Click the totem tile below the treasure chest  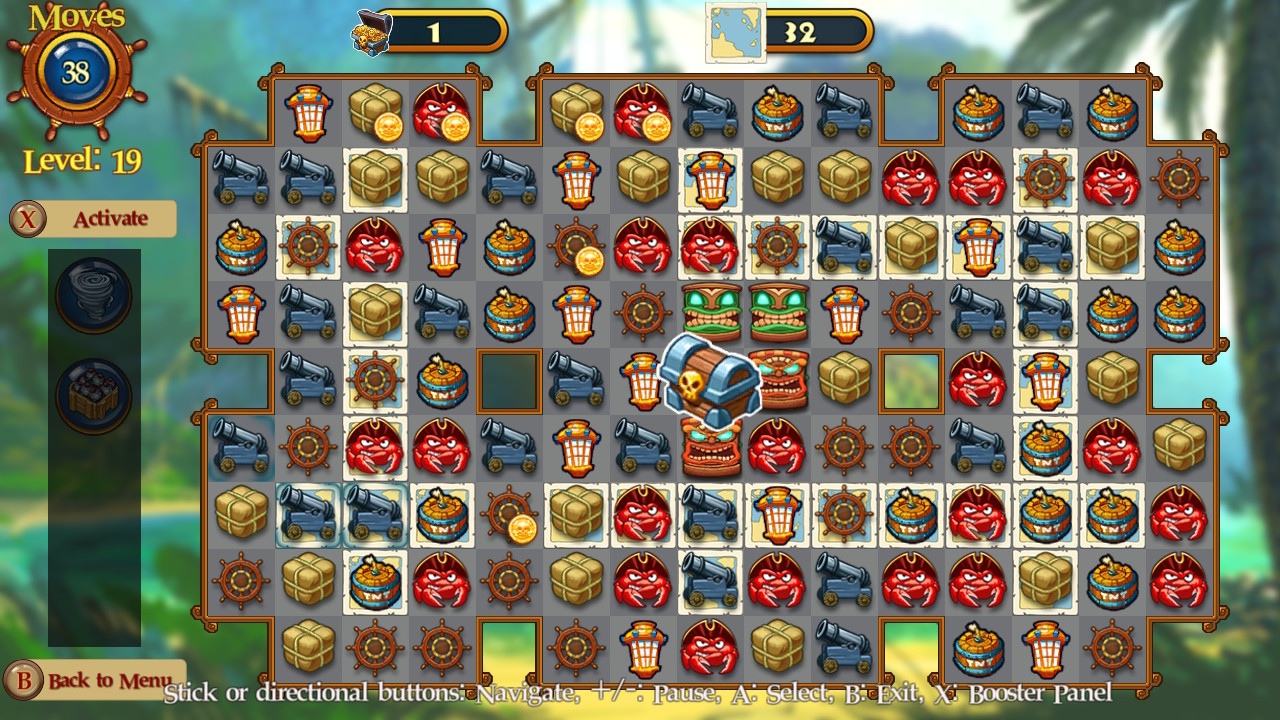click(711, 448)
